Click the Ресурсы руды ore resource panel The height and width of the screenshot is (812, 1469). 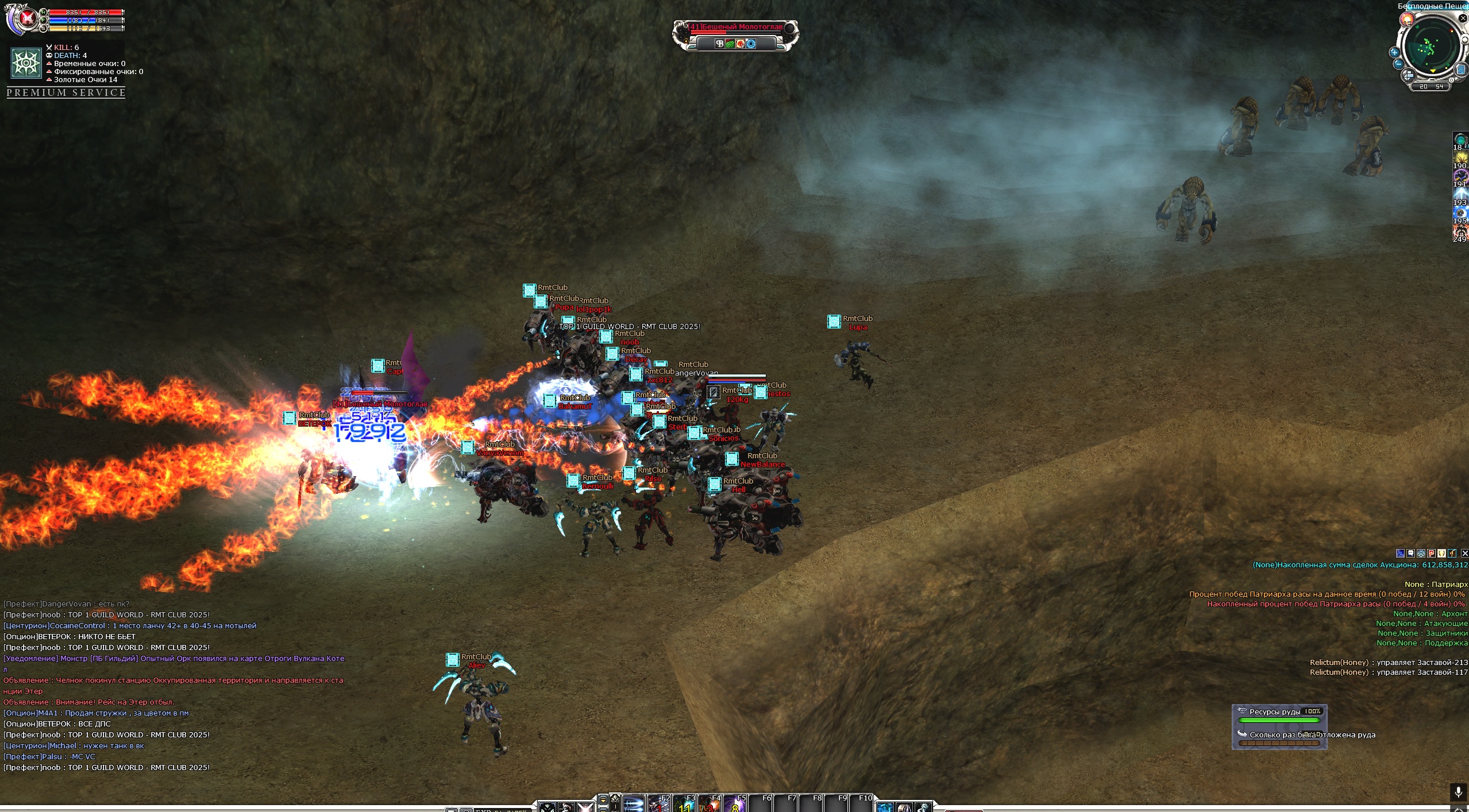pos(1279,726)
